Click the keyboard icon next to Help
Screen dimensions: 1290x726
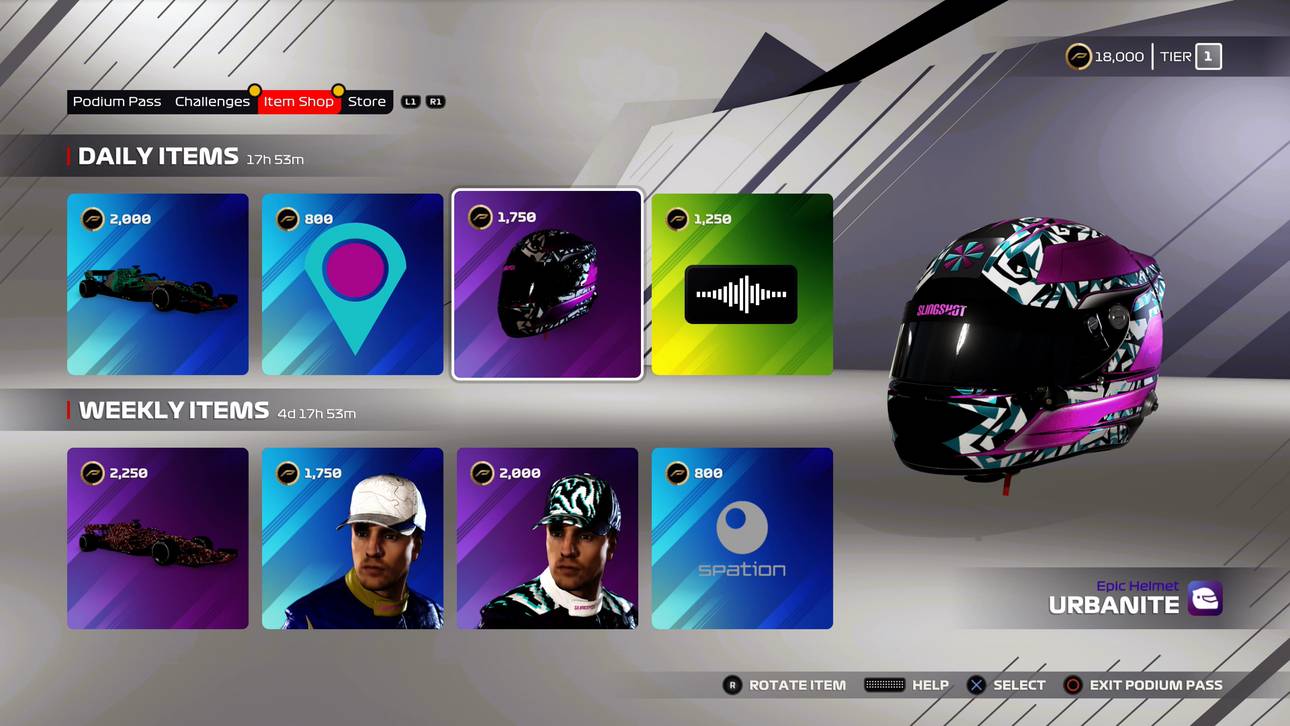point(884,685)
